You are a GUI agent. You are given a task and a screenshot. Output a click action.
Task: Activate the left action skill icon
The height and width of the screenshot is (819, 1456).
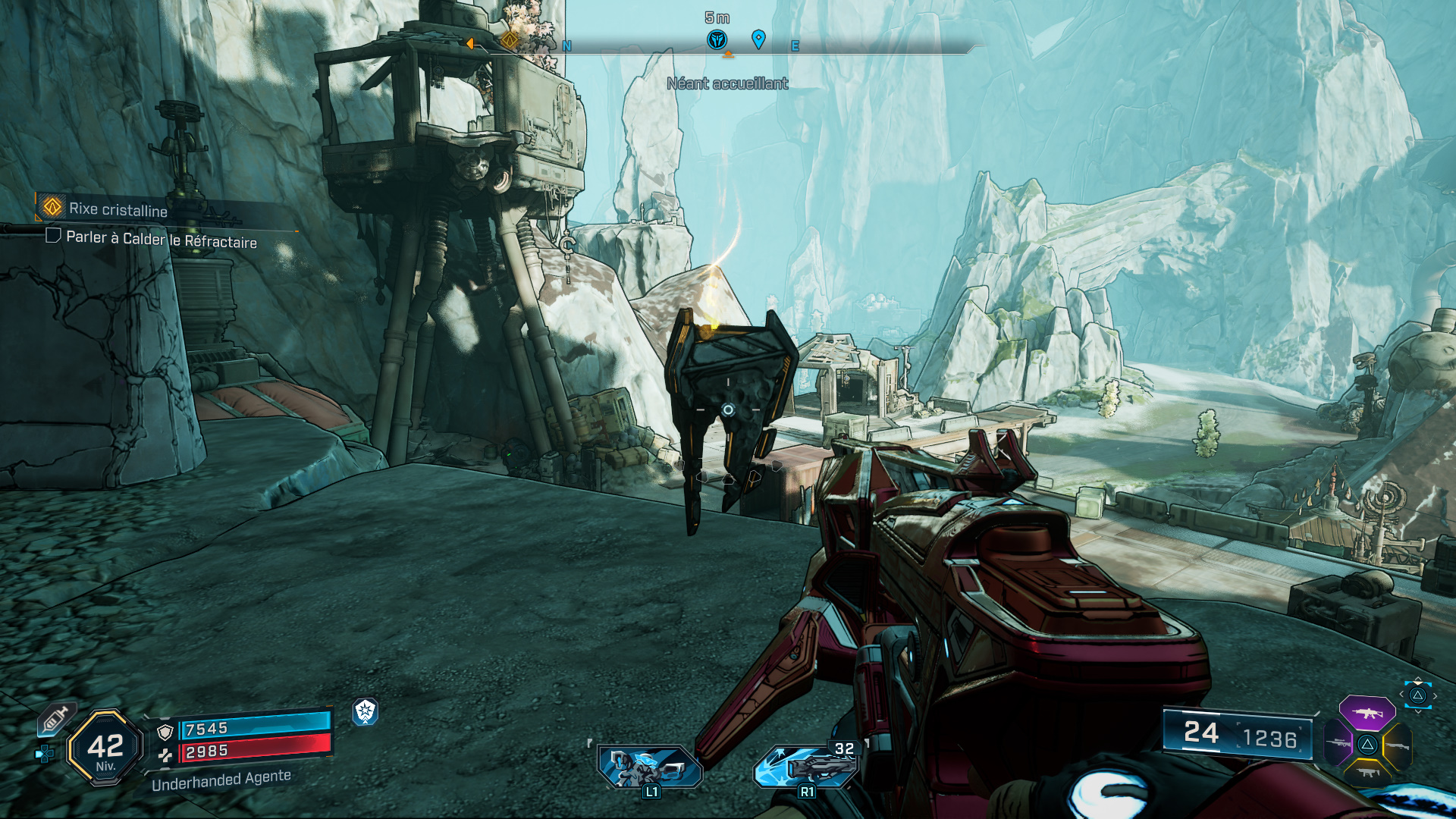click(650, 767)
